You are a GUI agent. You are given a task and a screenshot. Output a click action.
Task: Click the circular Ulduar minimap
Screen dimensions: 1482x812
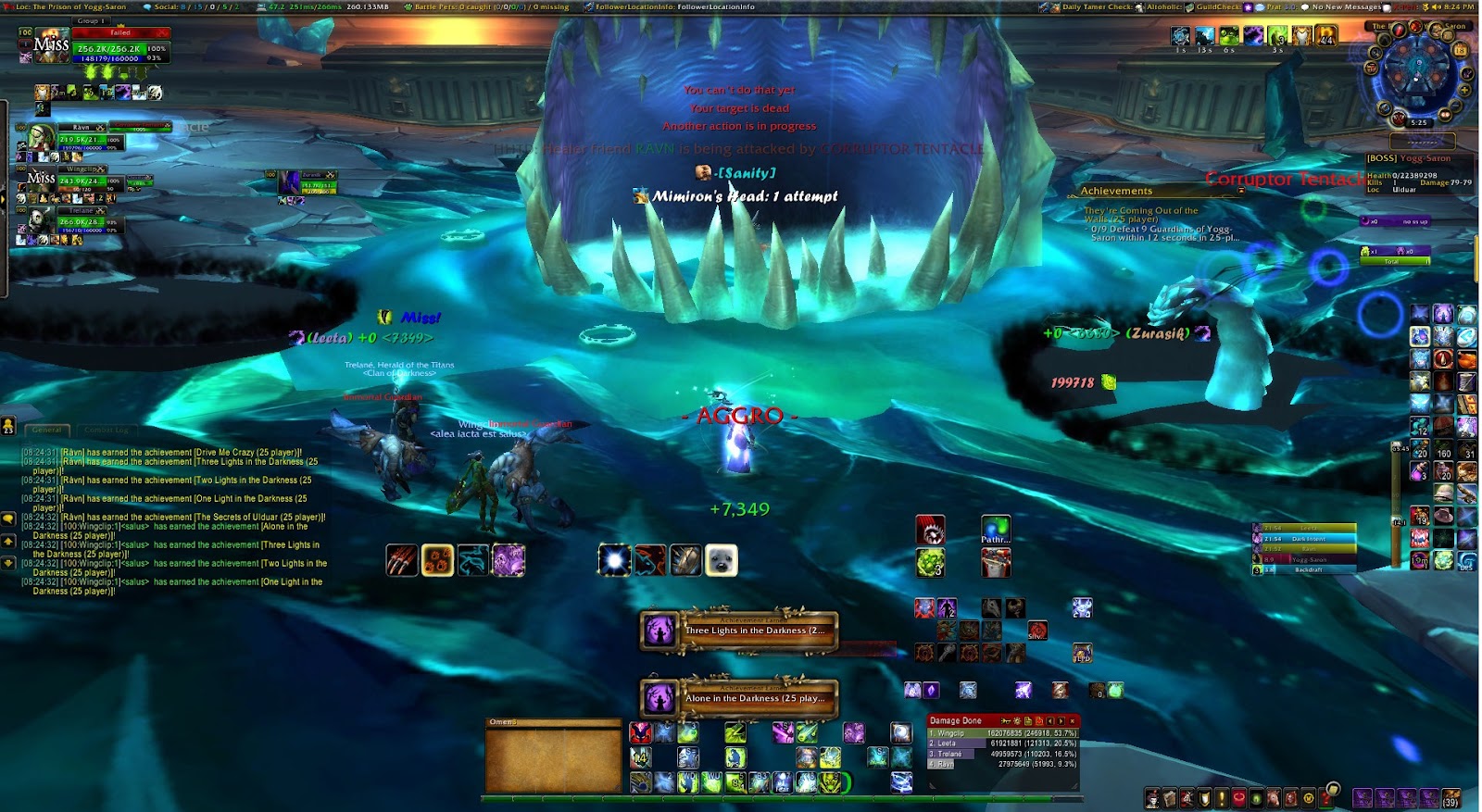1417,72
